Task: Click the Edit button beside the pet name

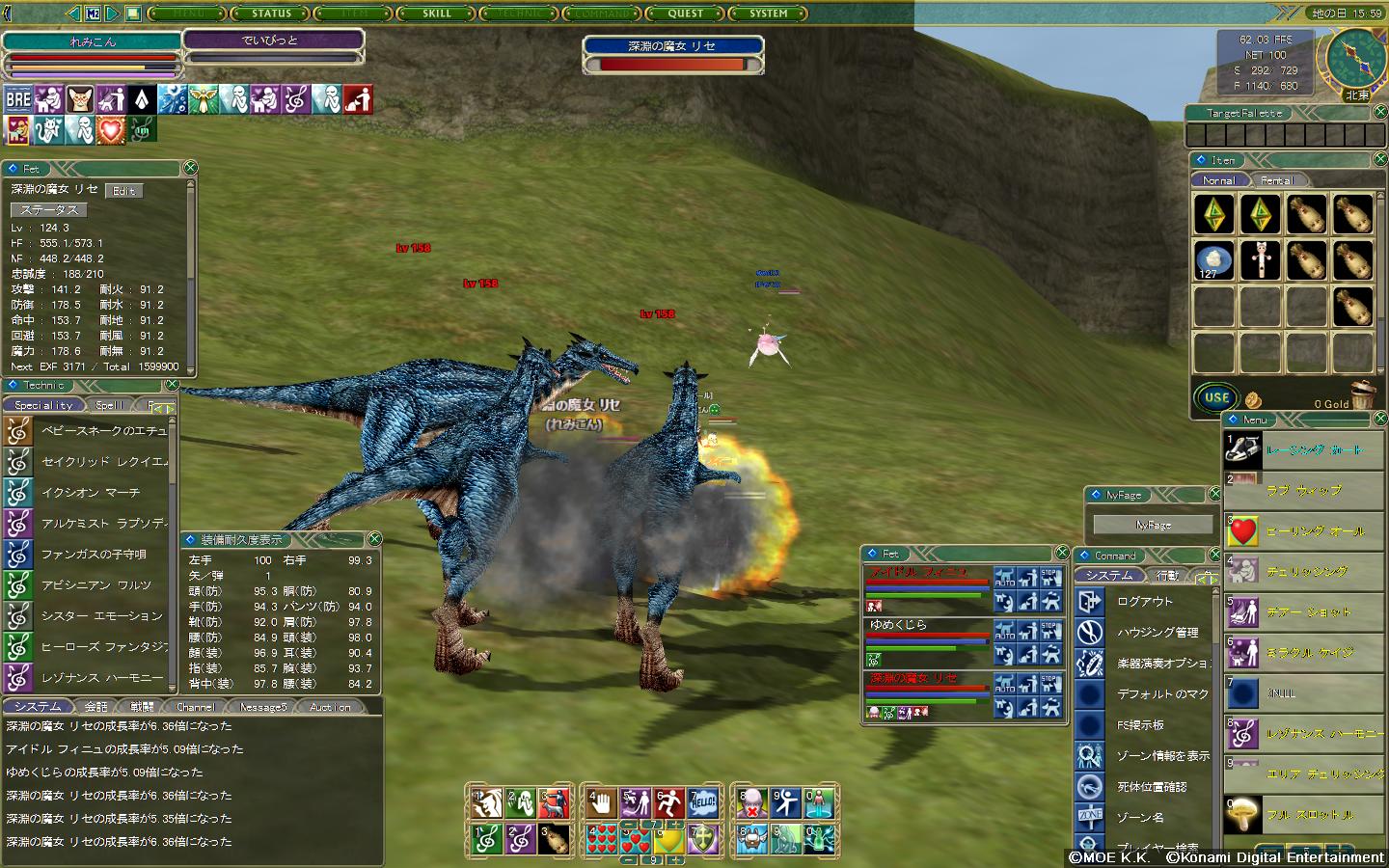Action: [123, 191]
